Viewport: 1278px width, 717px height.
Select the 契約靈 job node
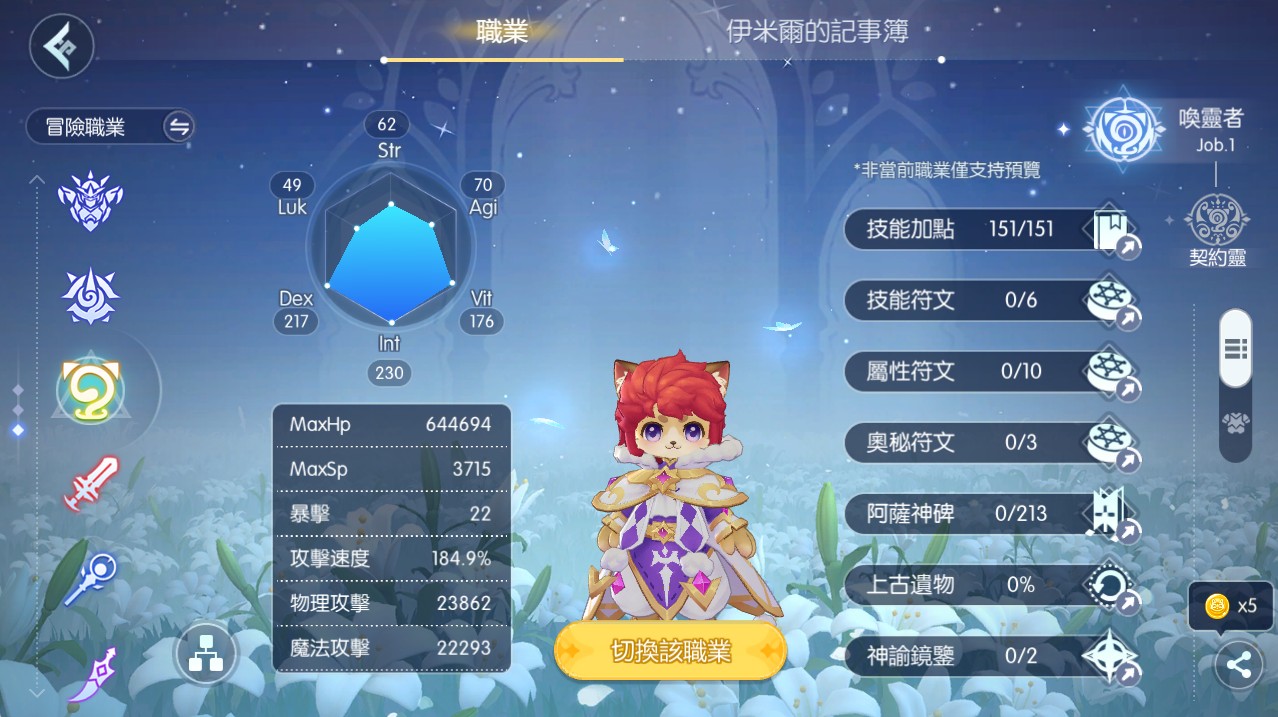click(1217, 229)
